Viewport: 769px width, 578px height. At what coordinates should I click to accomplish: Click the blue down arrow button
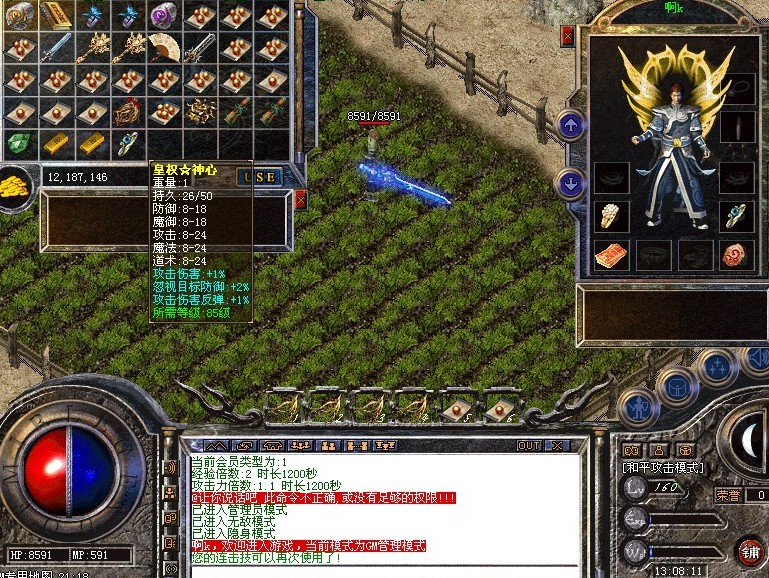pos(570,183)
